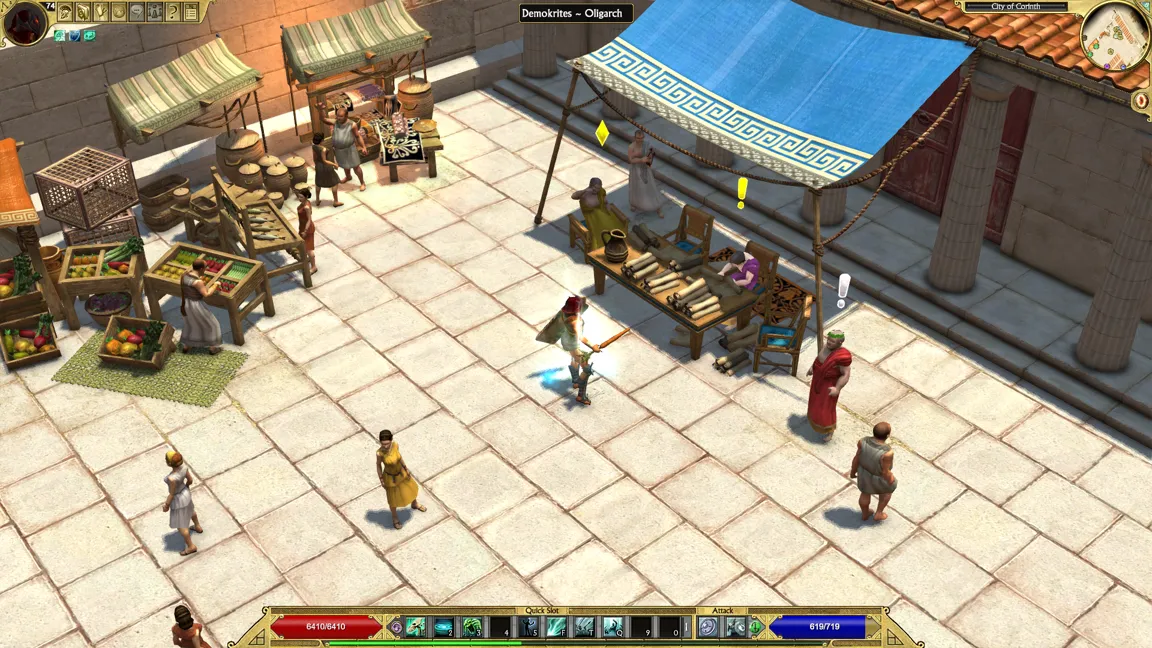Open the skills scroll icon
The height and width of the screenshot is (648, 1152).
point(83,12)
